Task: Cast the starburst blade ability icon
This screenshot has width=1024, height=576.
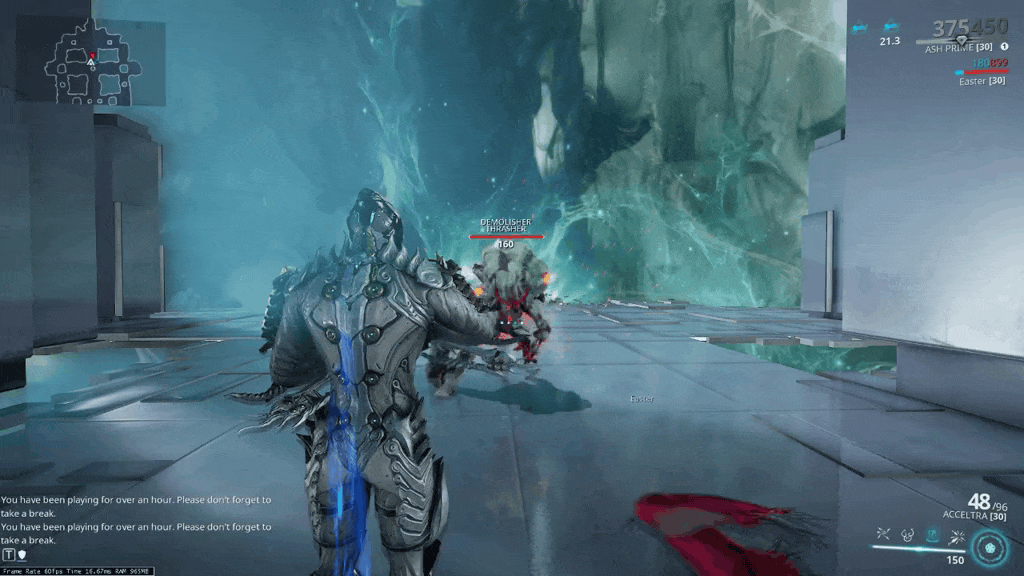Action: click(957, 535)
